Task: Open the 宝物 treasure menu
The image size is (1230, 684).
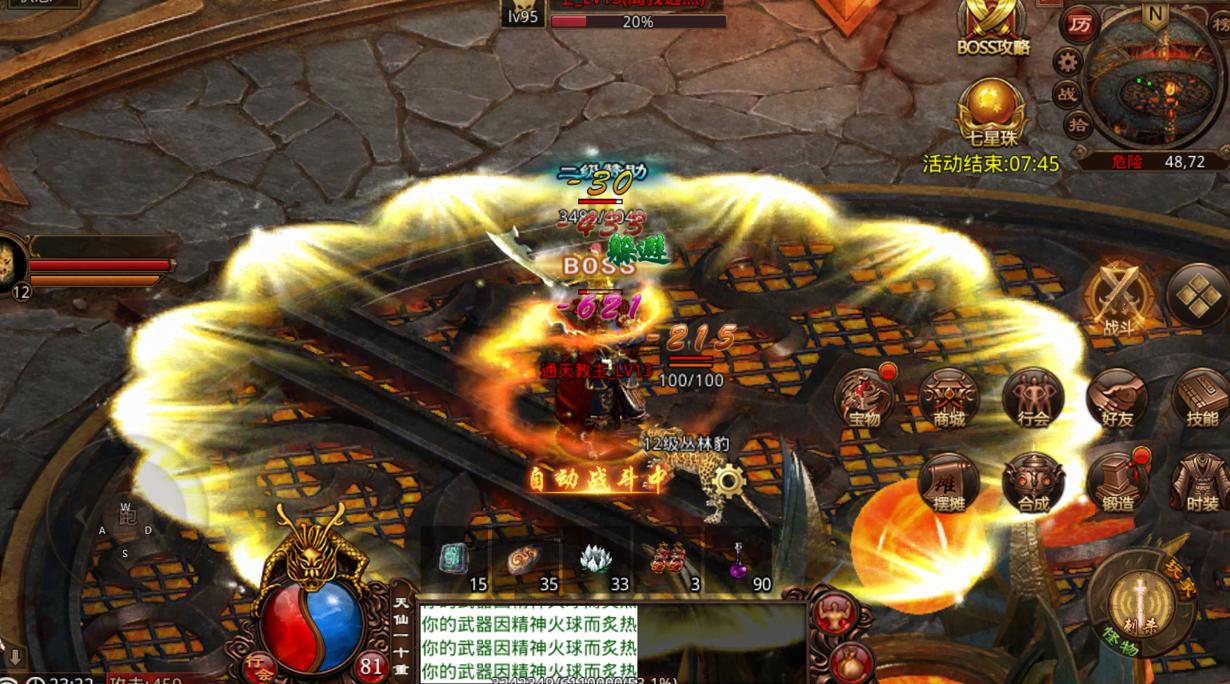Action: [864, 398]
